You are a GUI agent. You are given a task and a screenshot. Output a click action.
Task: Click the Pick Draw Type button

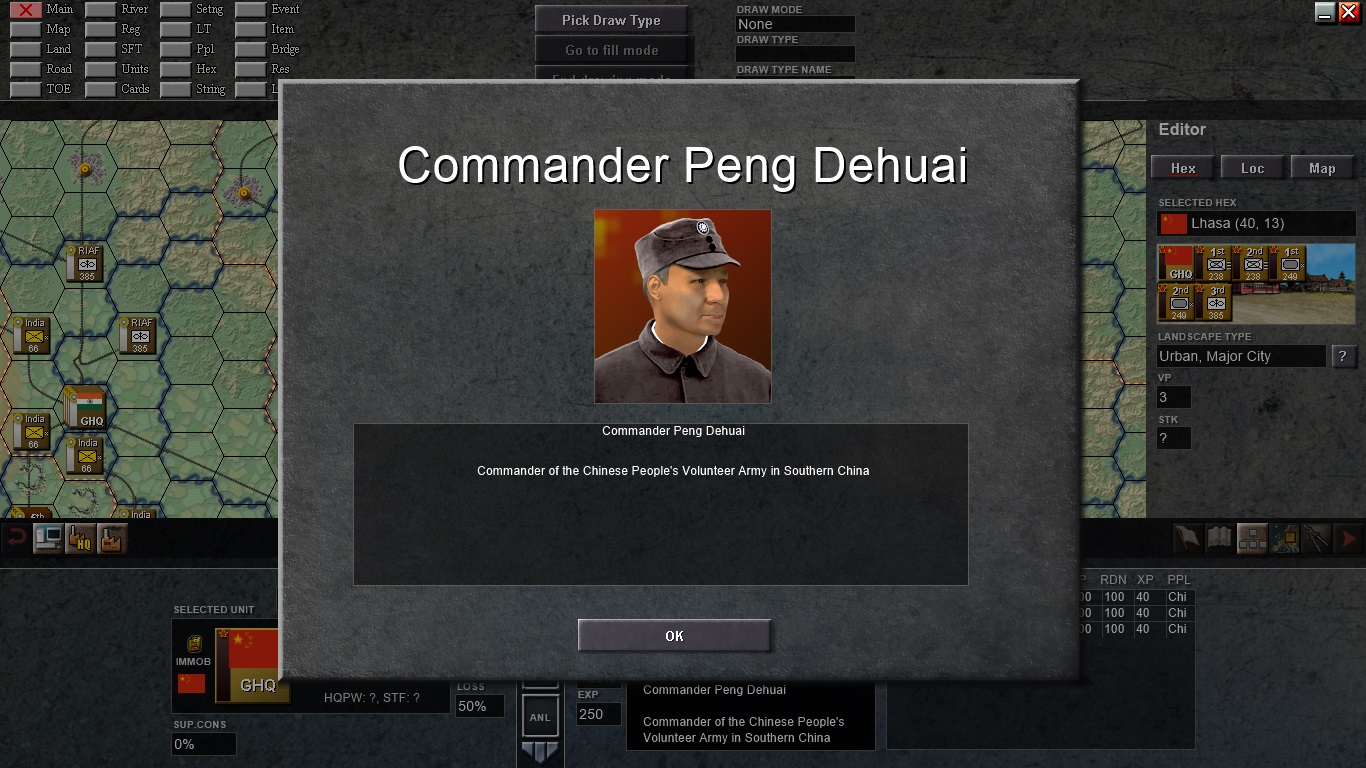pos(613,18)
